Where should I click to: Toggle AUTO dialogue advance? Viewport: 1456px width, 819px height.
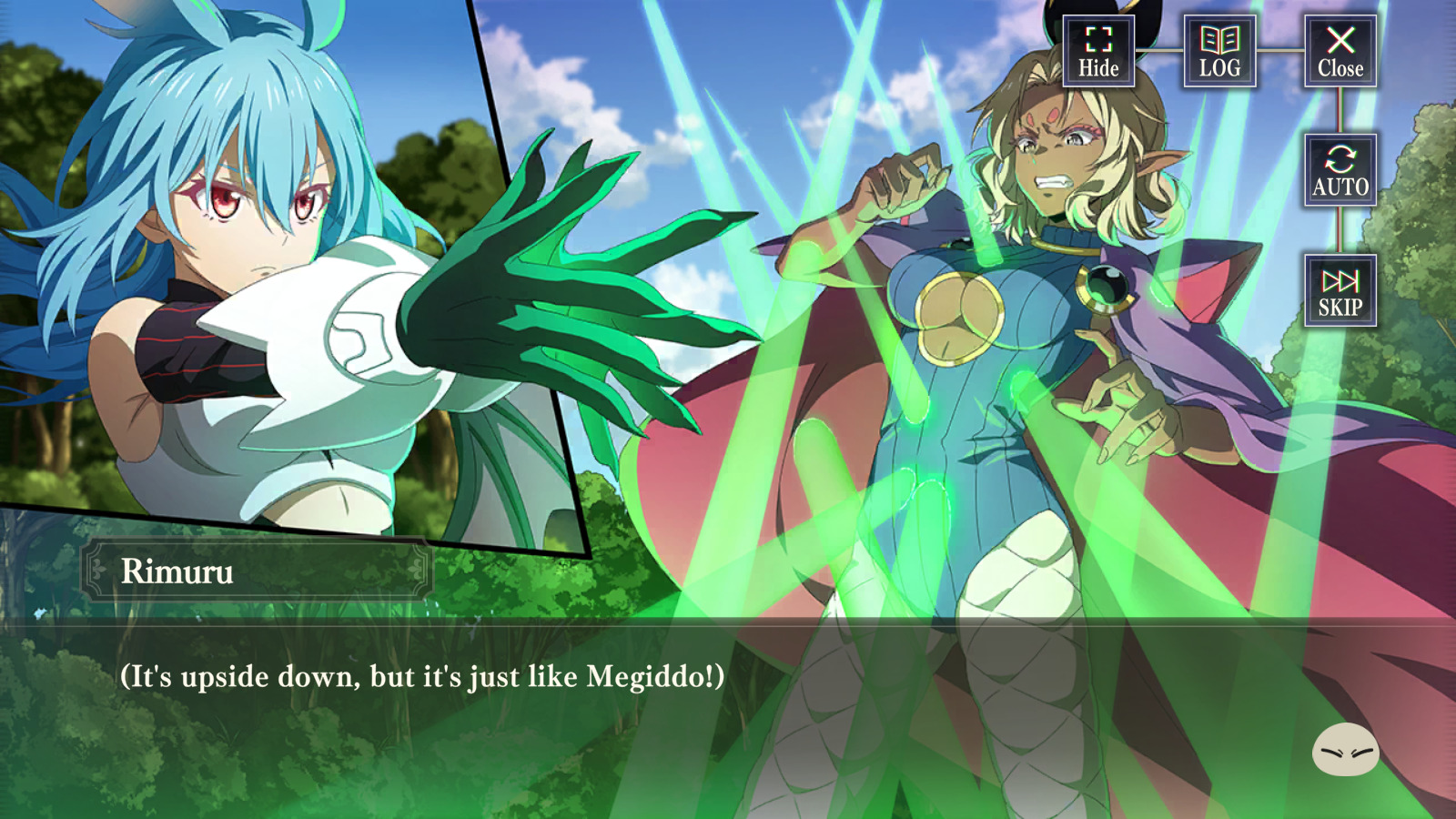pyautogui.click(x=1340, y=170)
